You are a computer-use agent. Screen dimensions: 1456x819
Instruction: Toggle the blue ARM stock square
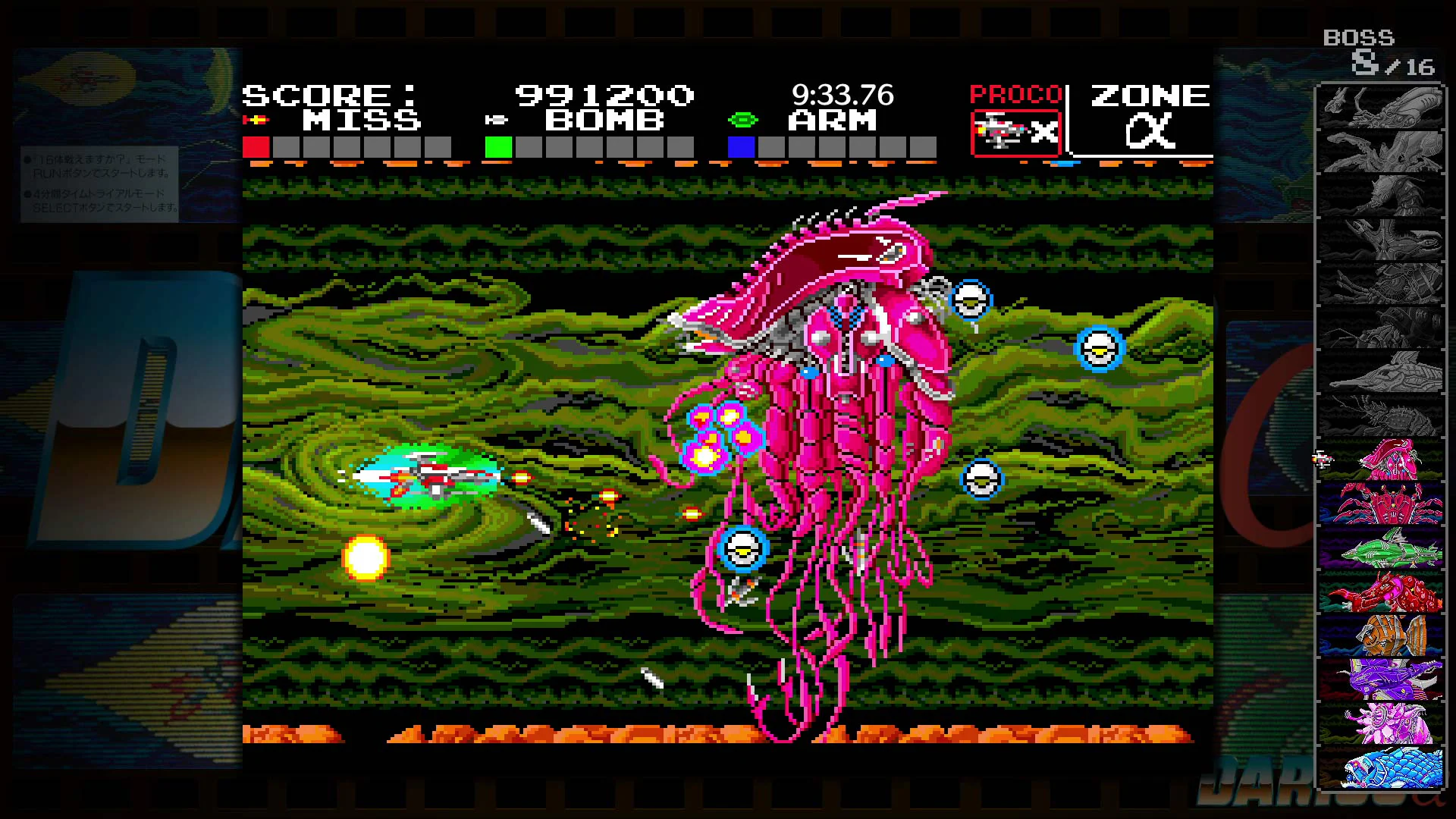click(741, 147)
